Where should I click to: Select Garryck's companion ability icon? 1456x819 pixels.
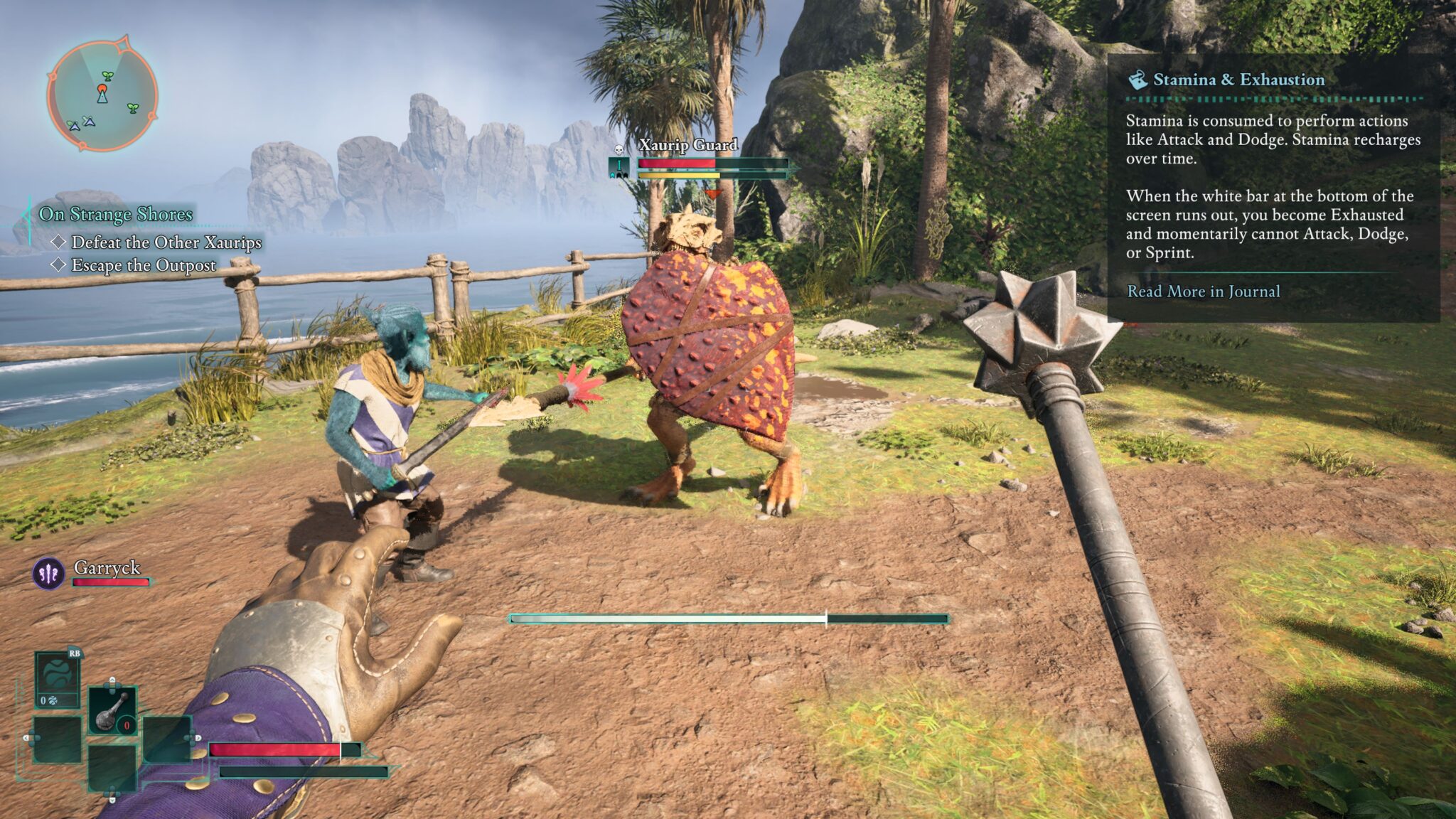click(49, 573)
